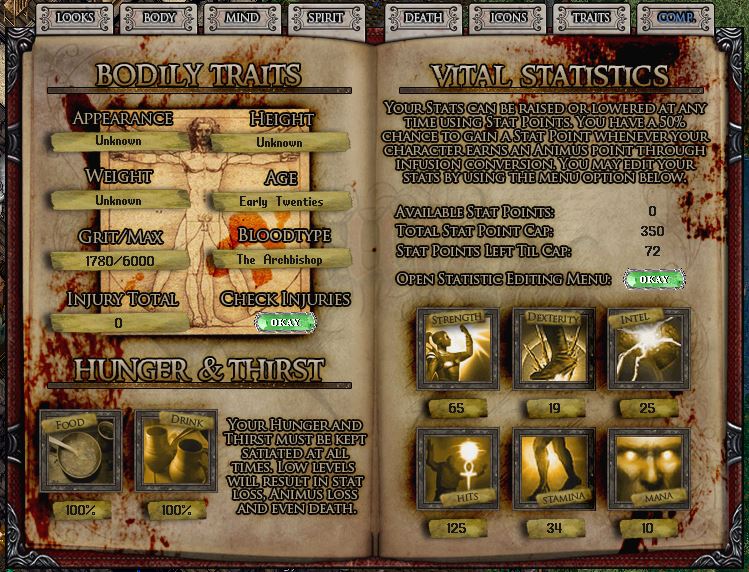Screen dimensions: 749x572
Task: Click the Intel stat icon
Action: (x=647, y=349)
